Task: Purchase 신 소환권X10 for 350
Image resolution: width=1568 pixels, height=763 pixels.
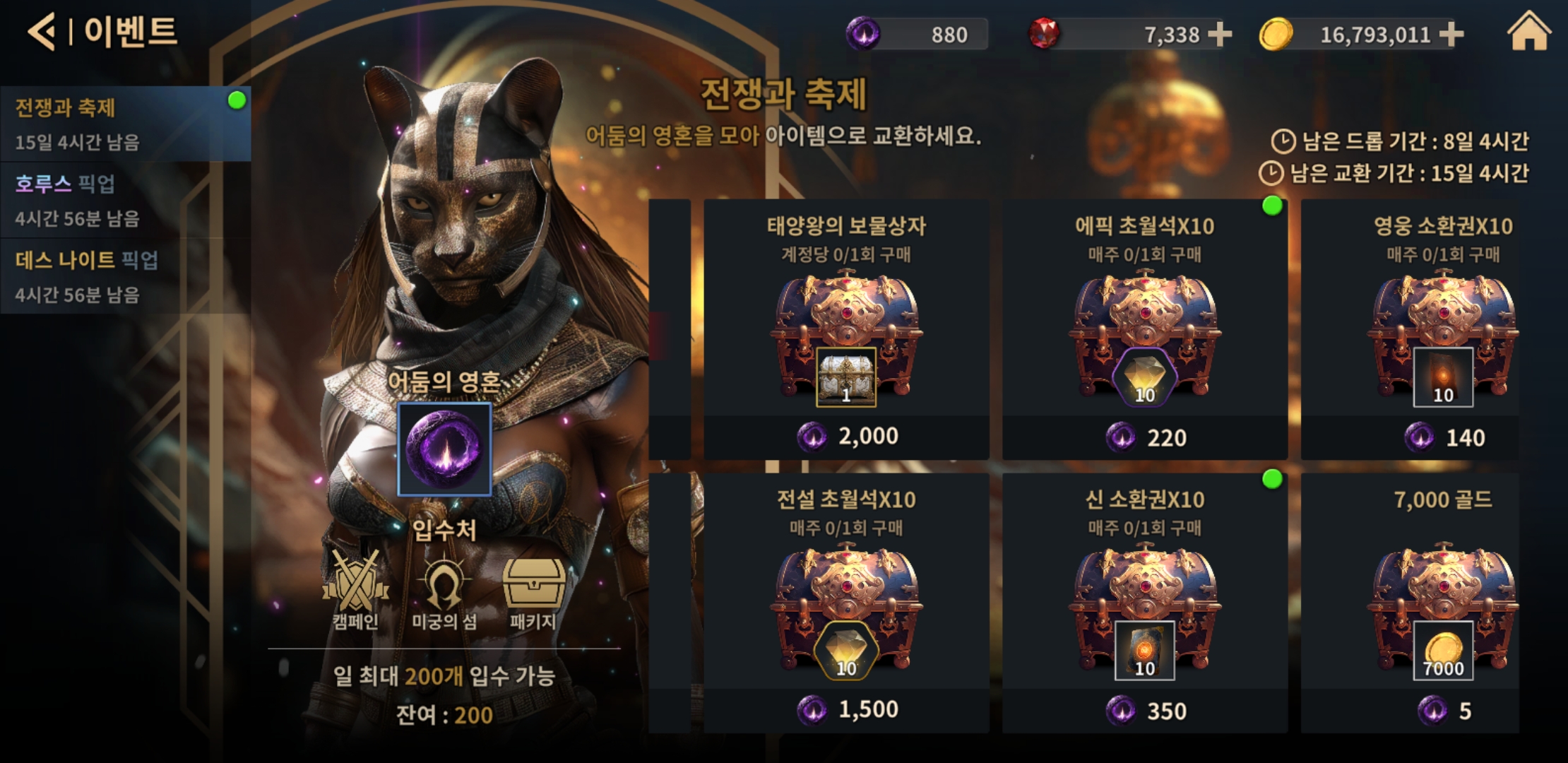Action: [1145, 711]
